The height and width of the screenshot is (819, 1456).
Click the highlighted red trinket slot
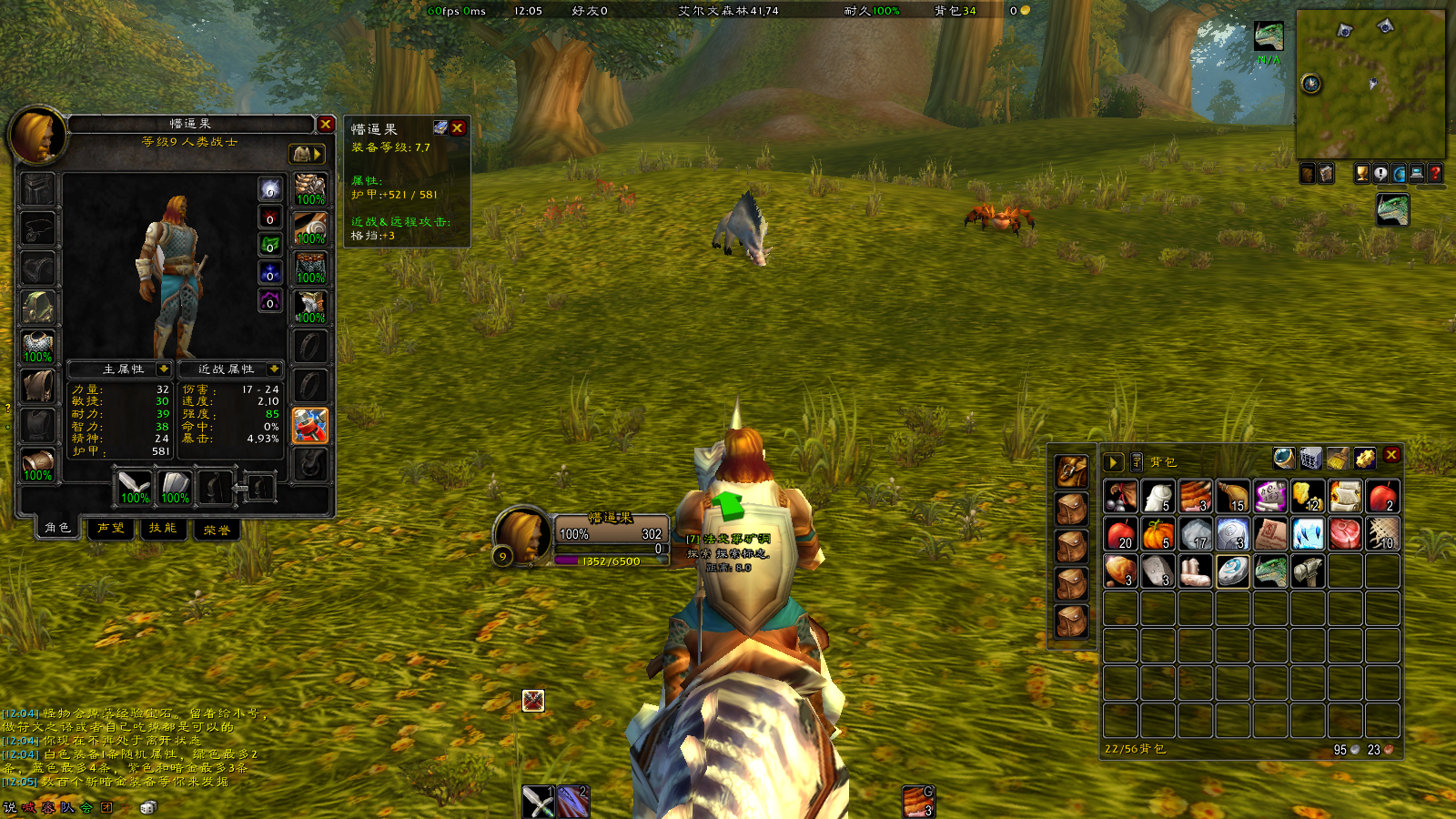coord(309,425)
